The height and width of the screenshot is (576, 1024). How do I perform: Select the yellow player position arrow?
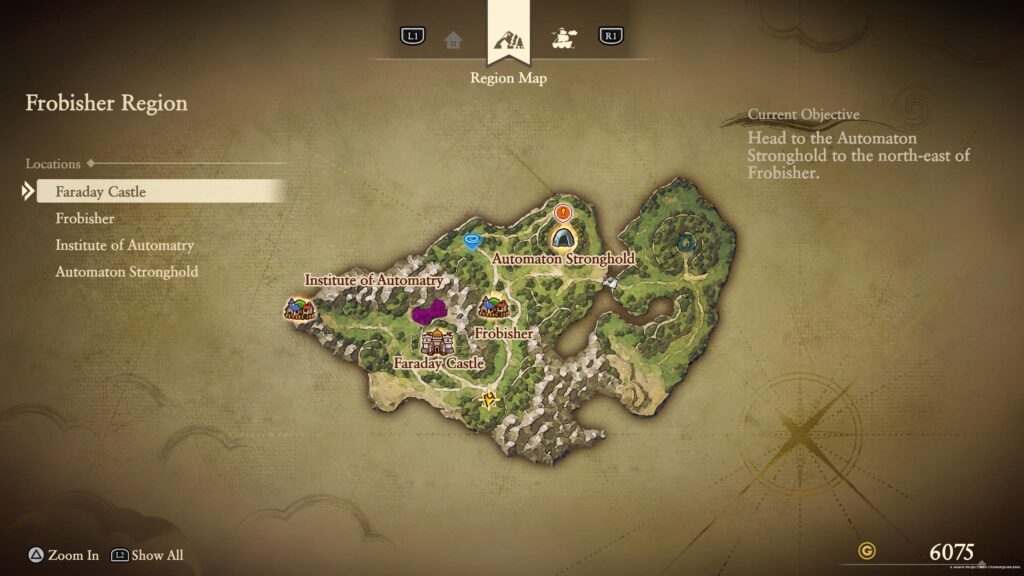(488, 401)
